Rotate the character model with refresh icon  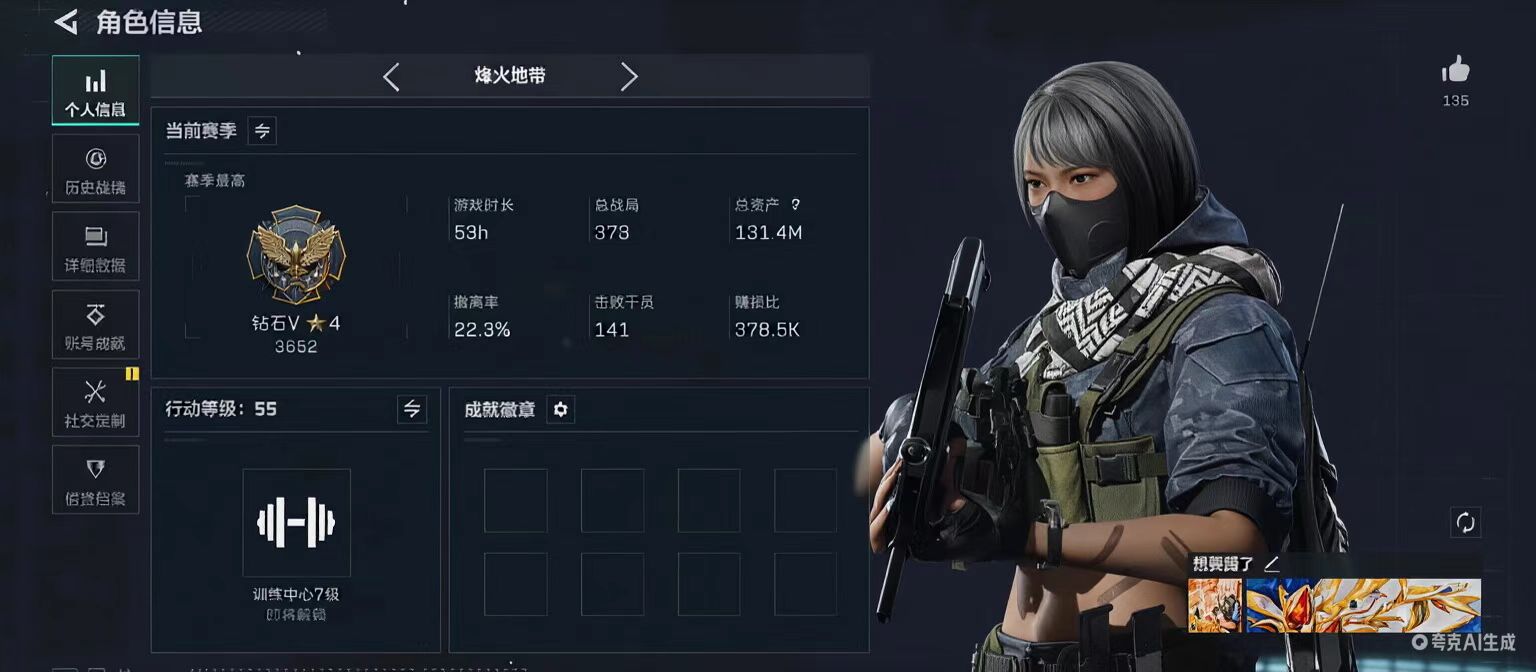(x=1465, y=522)
